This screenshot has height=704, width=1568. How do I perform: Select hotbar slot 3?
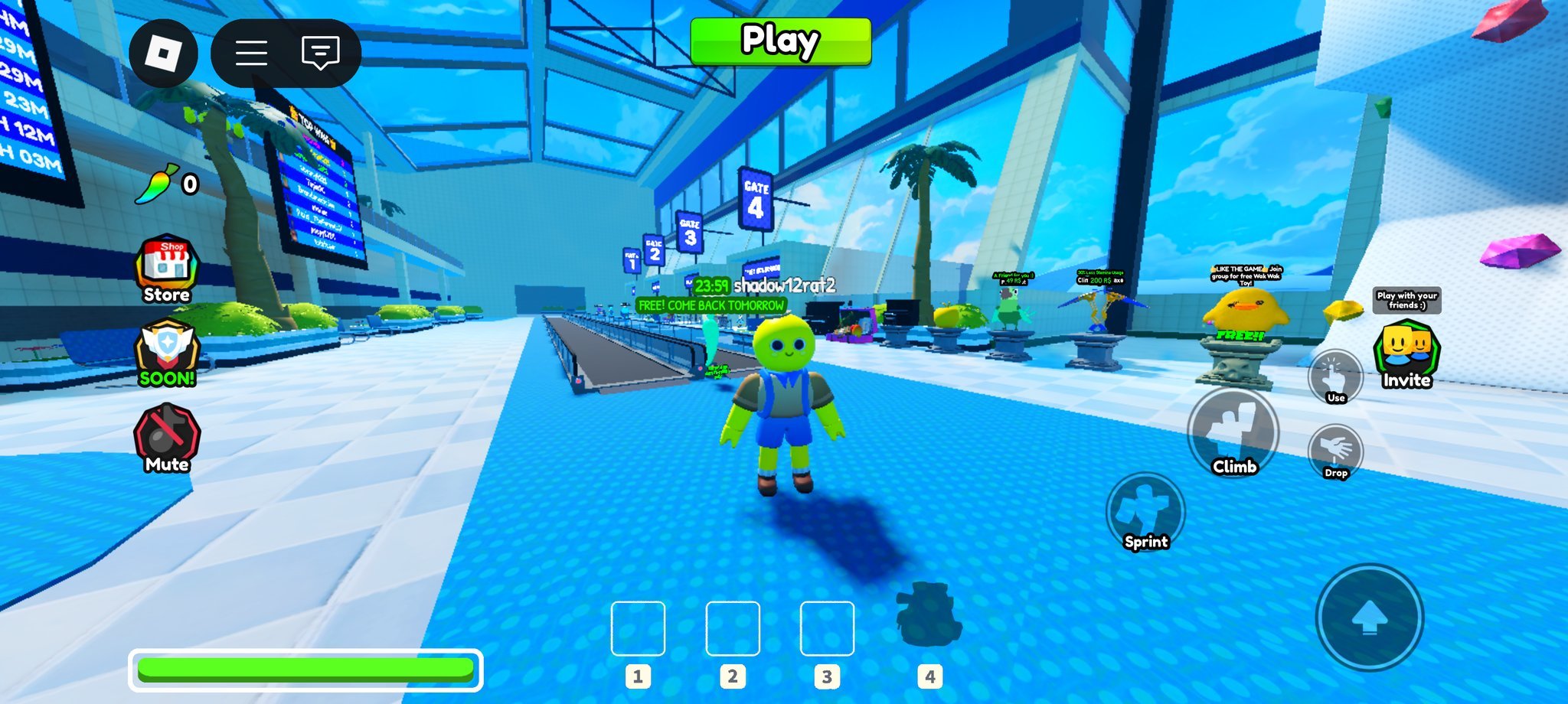click(x=826, y=629)
